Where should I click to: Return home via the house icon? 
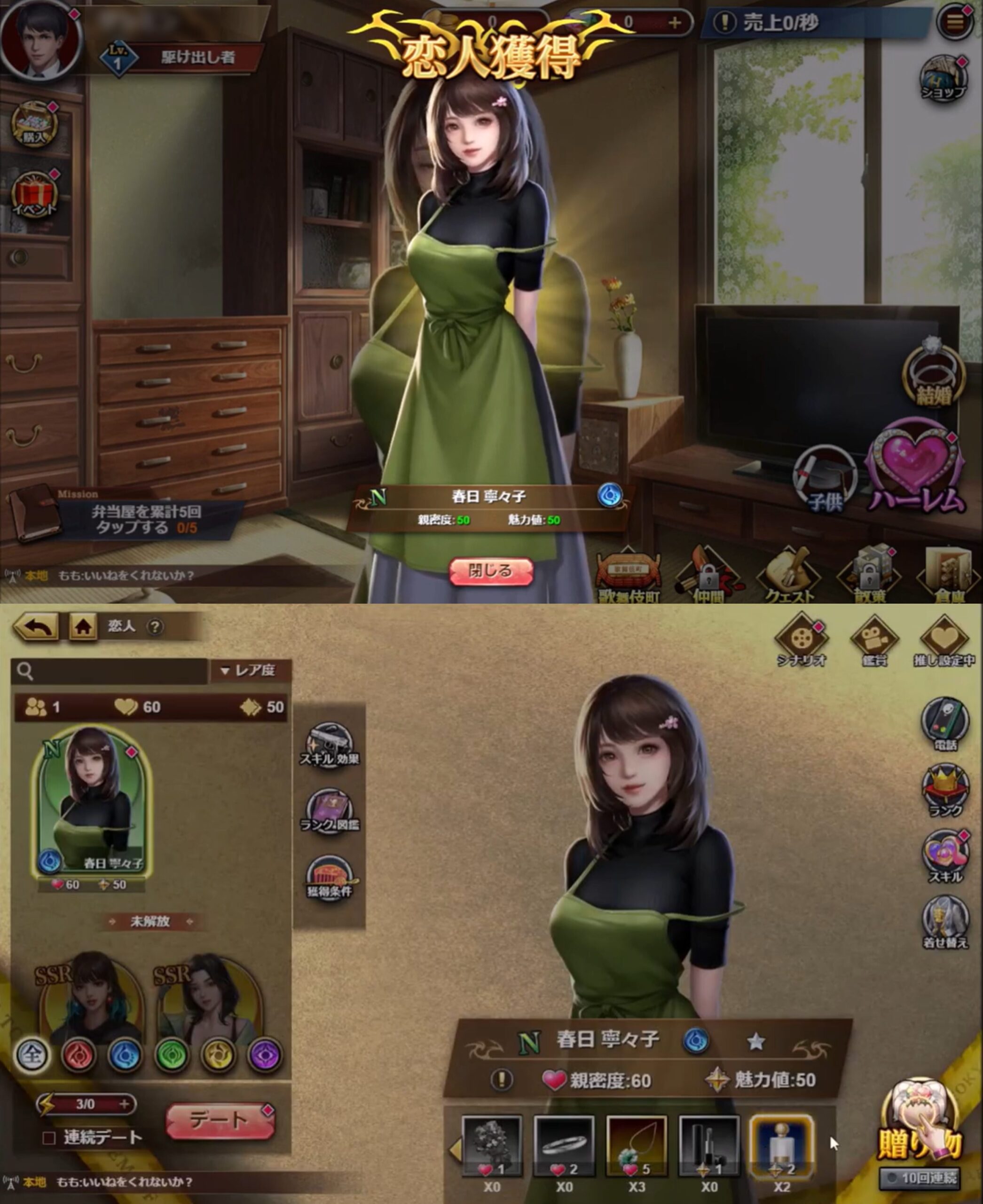(x=83, y=626)
